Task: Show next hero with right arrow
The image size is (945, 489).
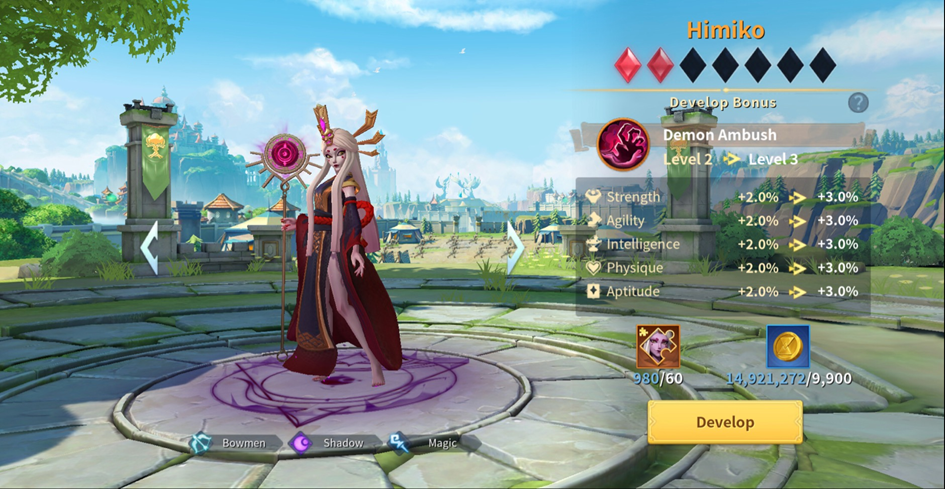Action: [x=515, y=248]
